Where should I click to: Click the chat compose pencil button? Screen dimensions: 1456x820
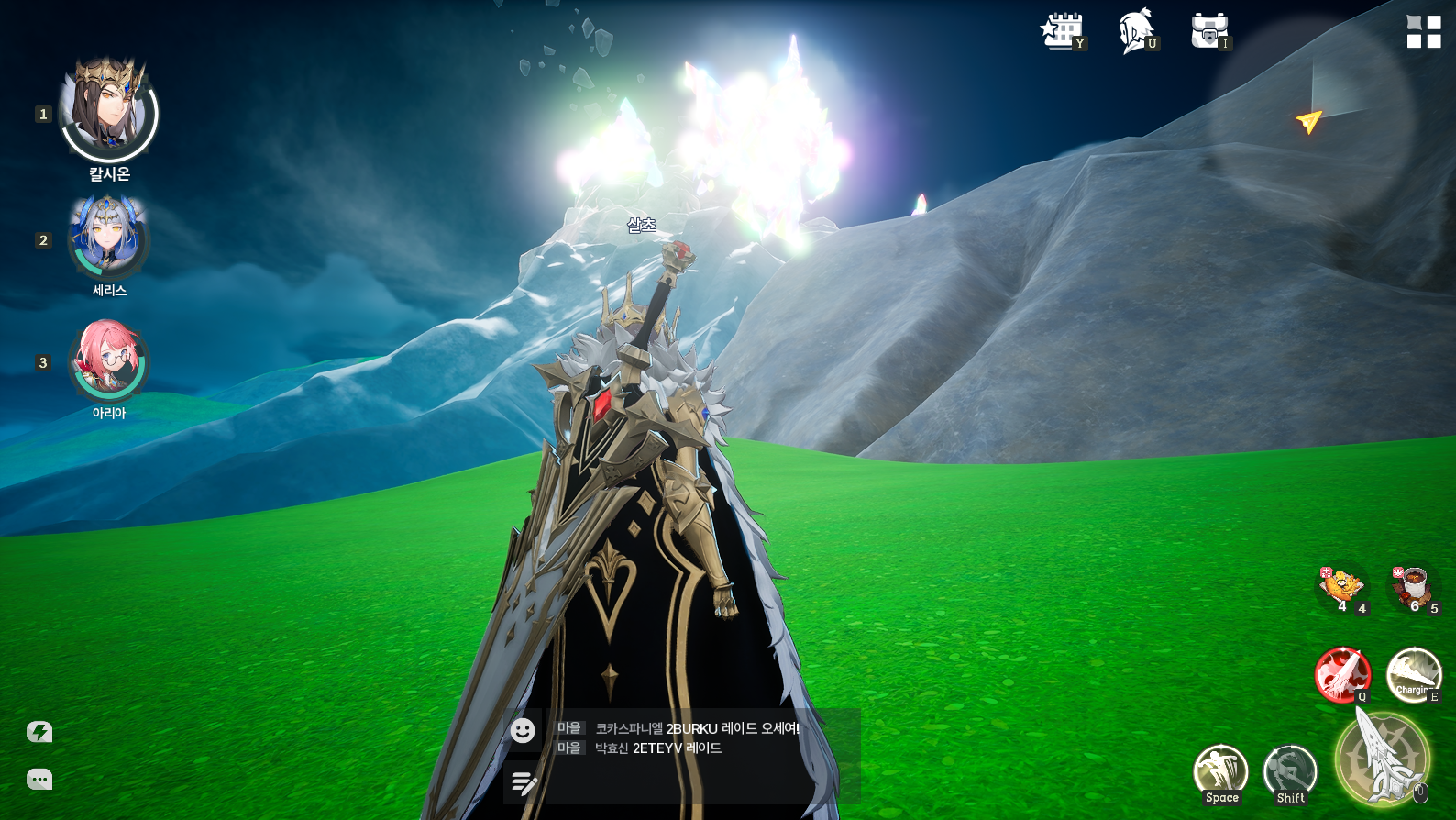pyautogui.click(x=524, y=782)
